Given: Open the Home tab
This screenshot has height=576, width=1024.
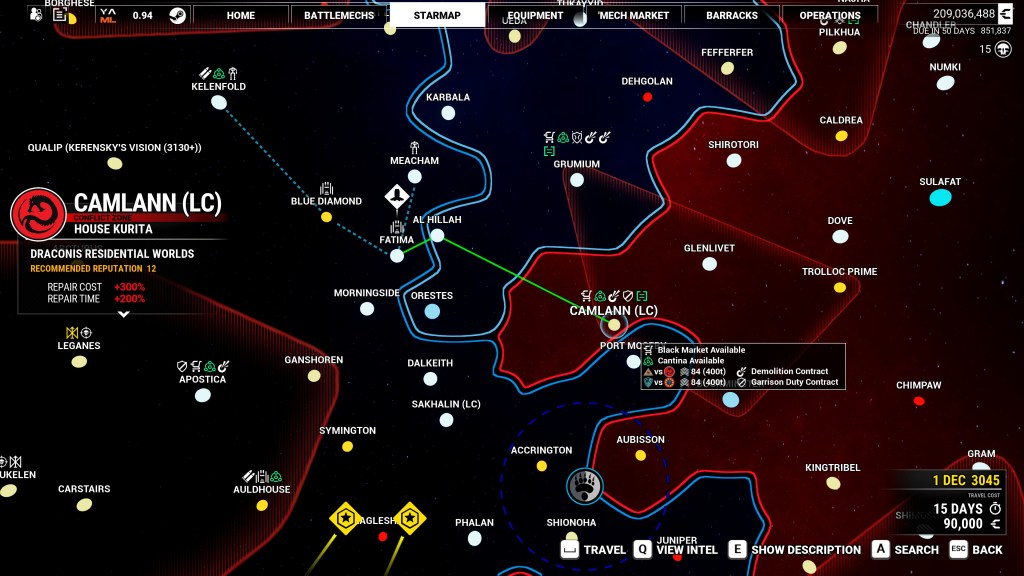Looking at the screenshot, I should click(240, 15).
